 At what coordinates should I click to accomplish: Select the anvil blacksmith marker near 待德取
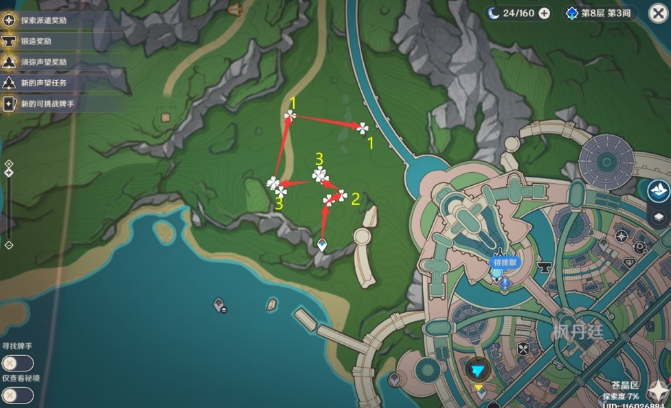[544, 267]
